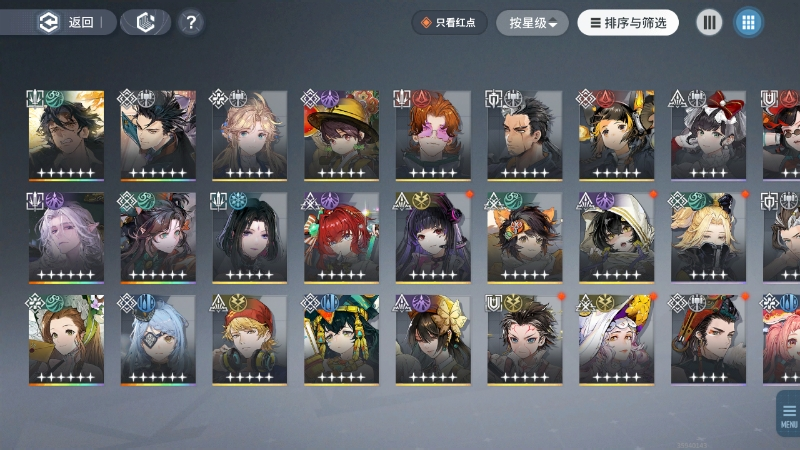Switch to the grid view layout
The image size is (800, 450).
tap(747, 23)
